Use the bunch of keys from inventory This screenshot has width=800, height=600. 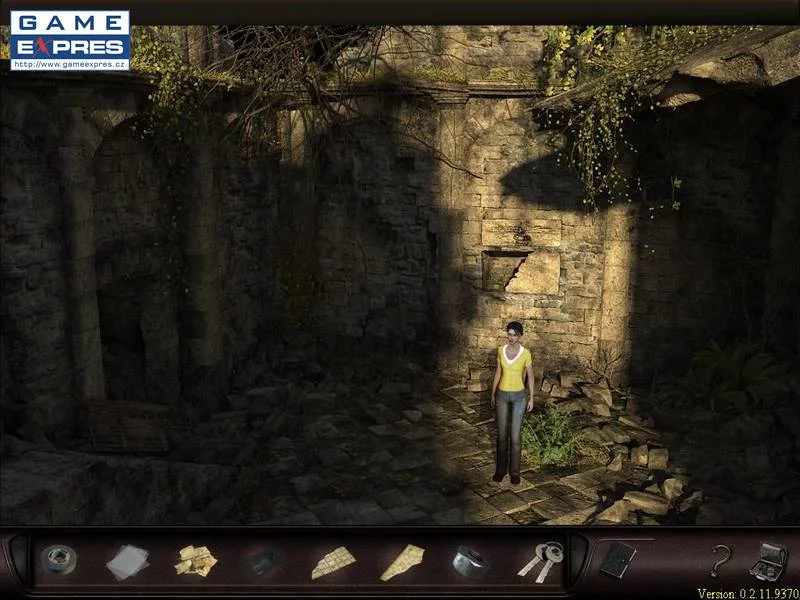click(x=540, y=561)
